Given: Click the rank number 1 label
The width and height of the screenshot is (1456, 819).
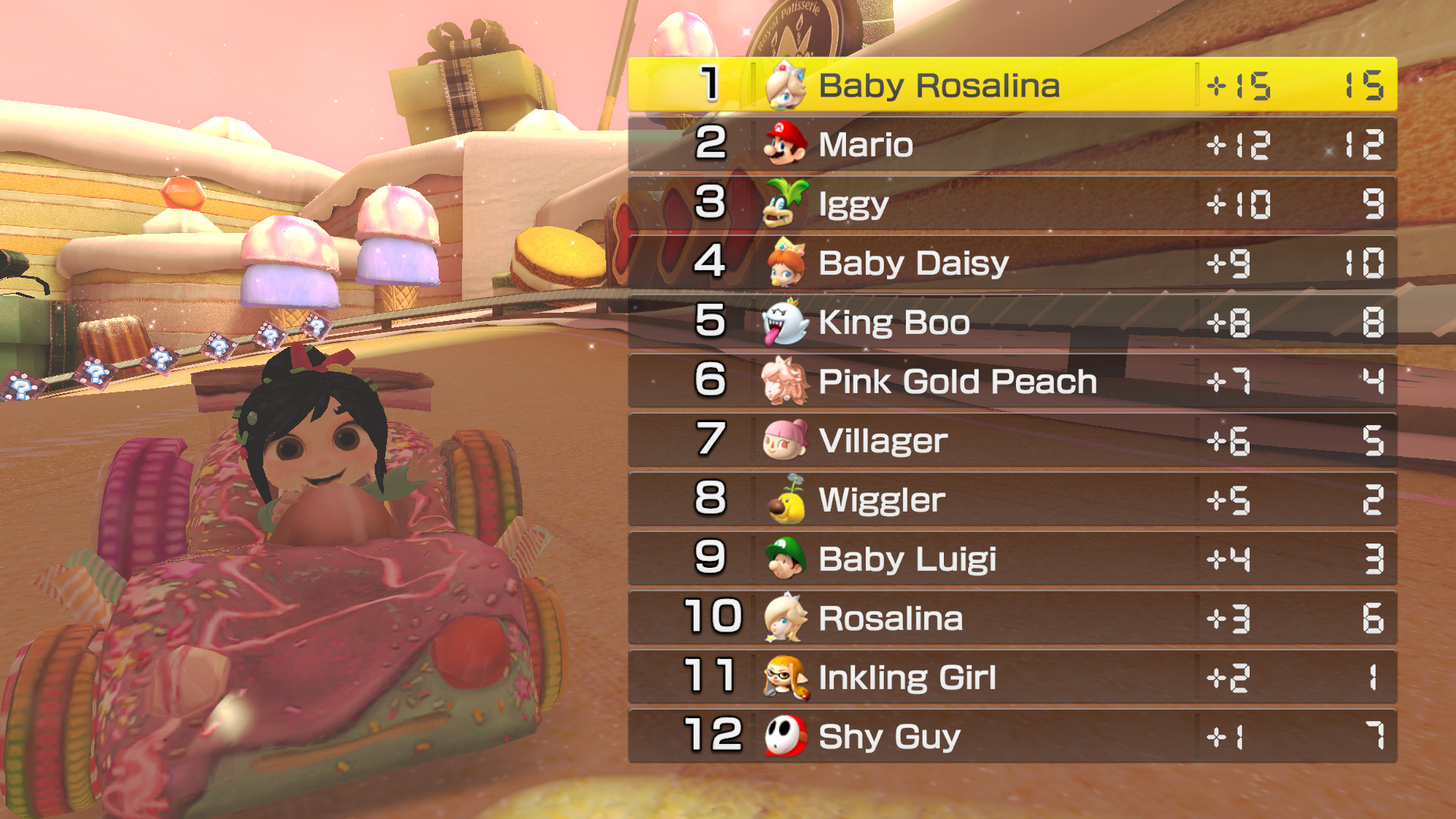Looking at the screenshot, I should click(706, 86).
